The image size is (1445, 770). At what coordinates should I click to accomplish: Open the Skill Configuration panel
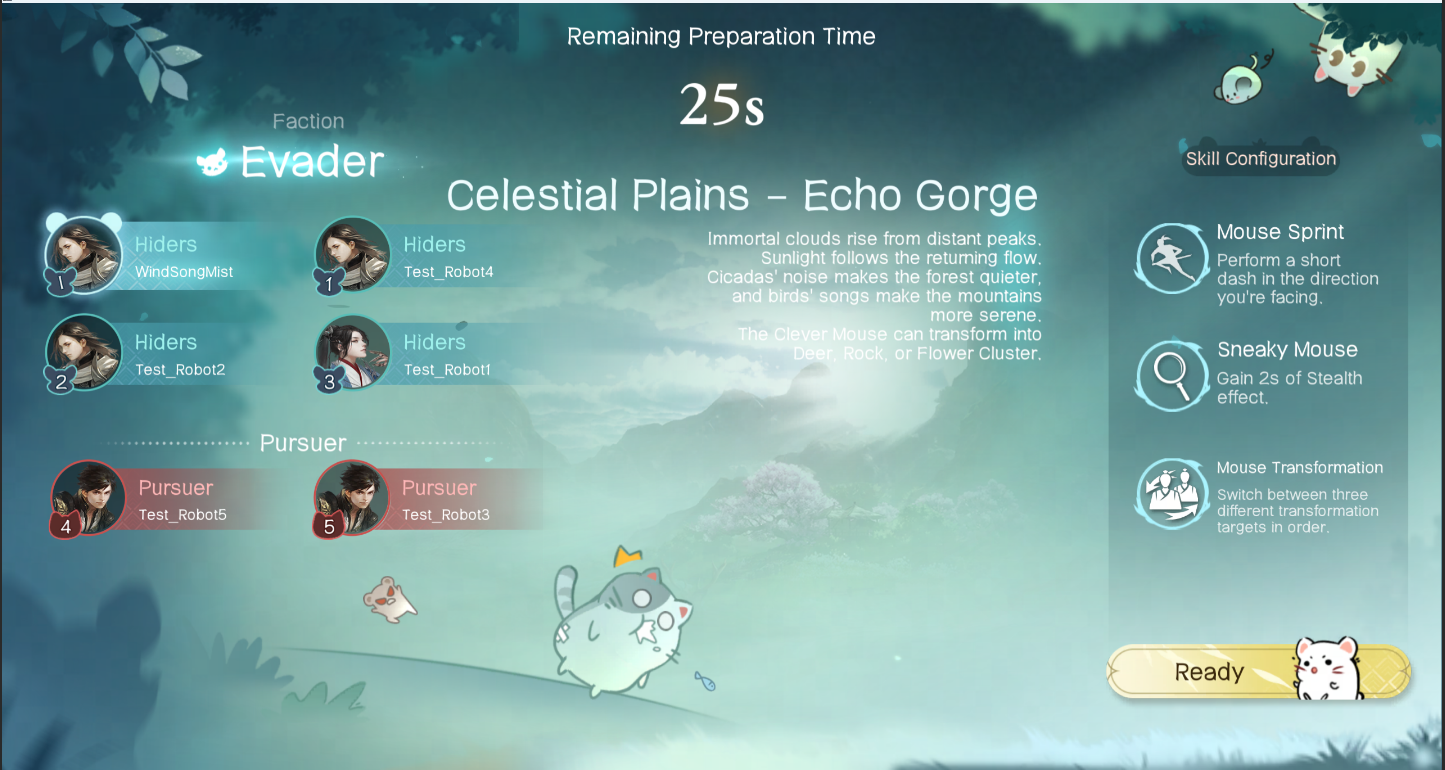1260,159
